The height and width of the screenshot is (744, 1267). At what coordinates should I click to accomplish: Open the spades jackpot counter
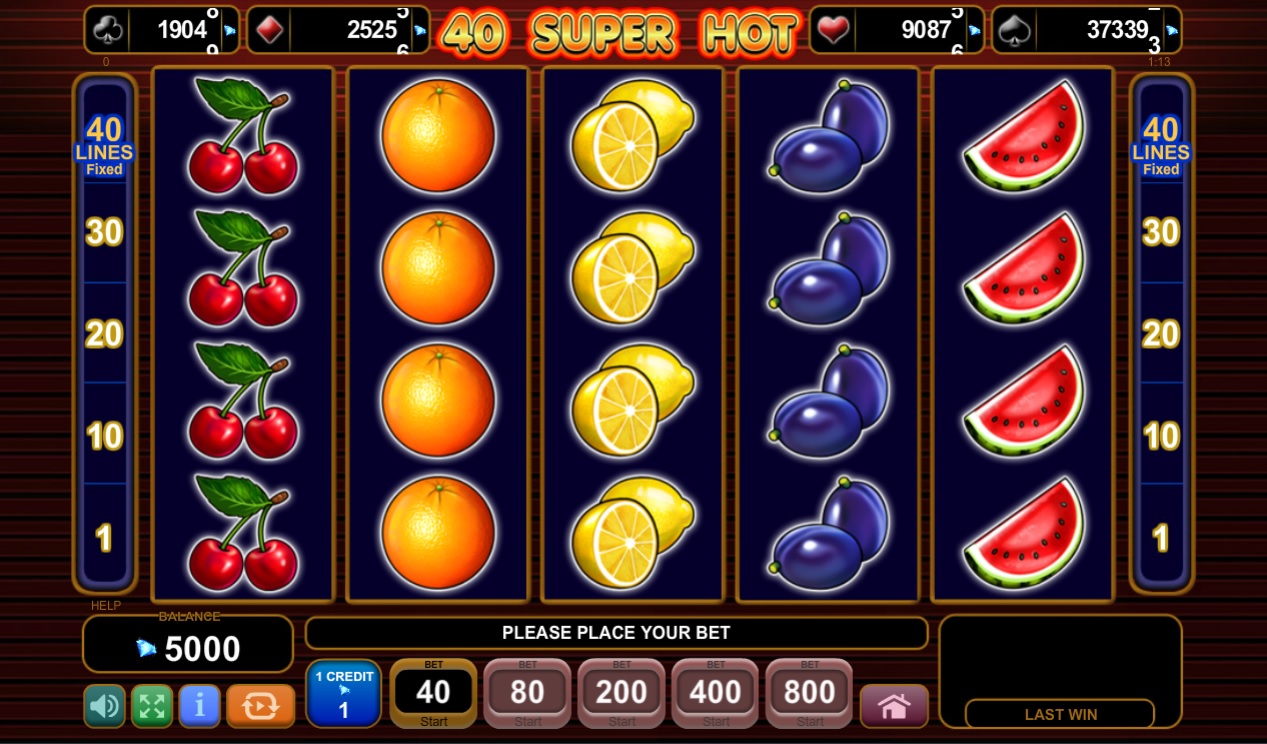pyautogui.click(x=1086, y=30)
